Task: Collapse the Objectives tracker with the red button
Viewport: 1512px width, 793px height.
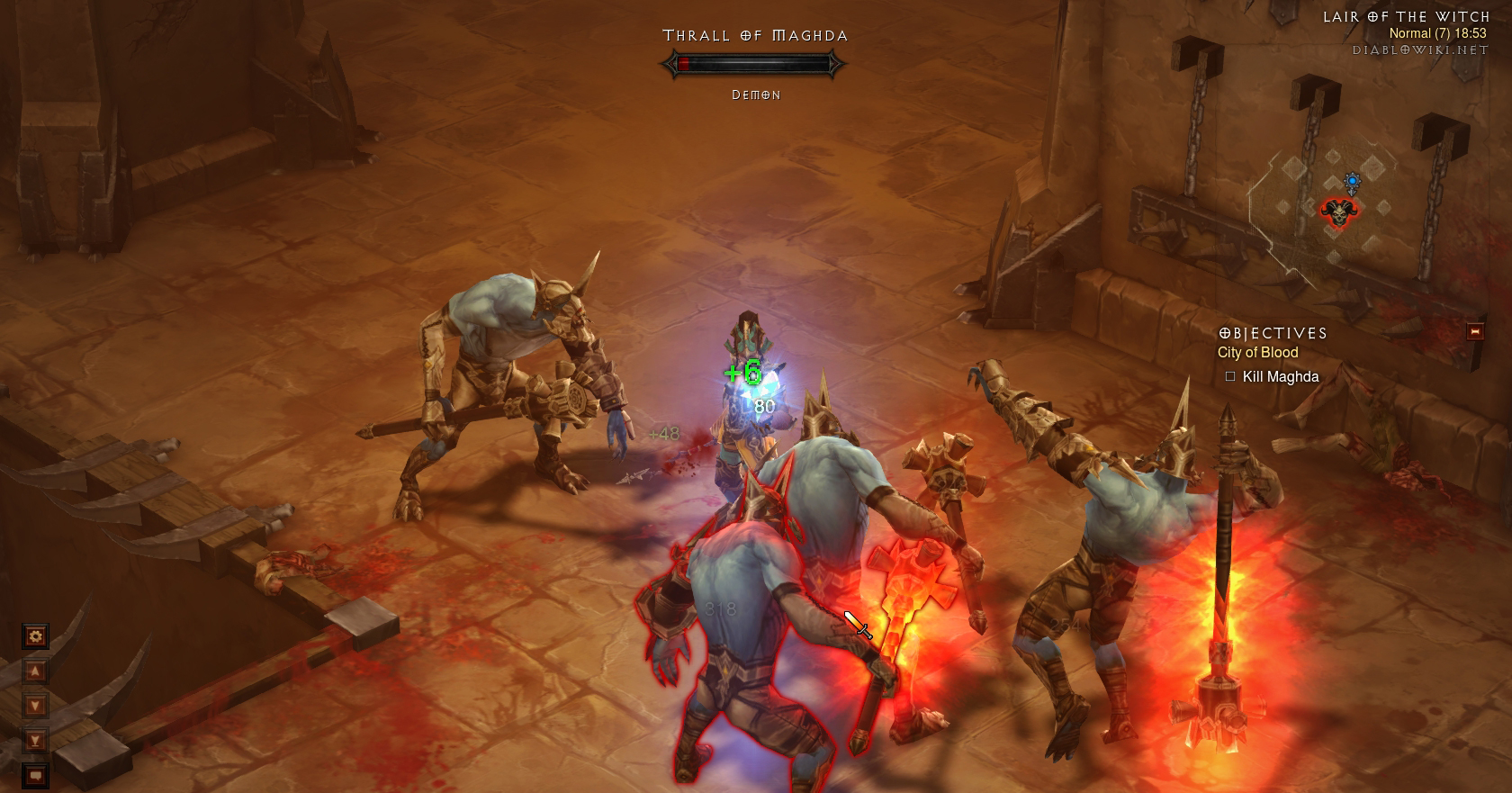Action: 1475,332
